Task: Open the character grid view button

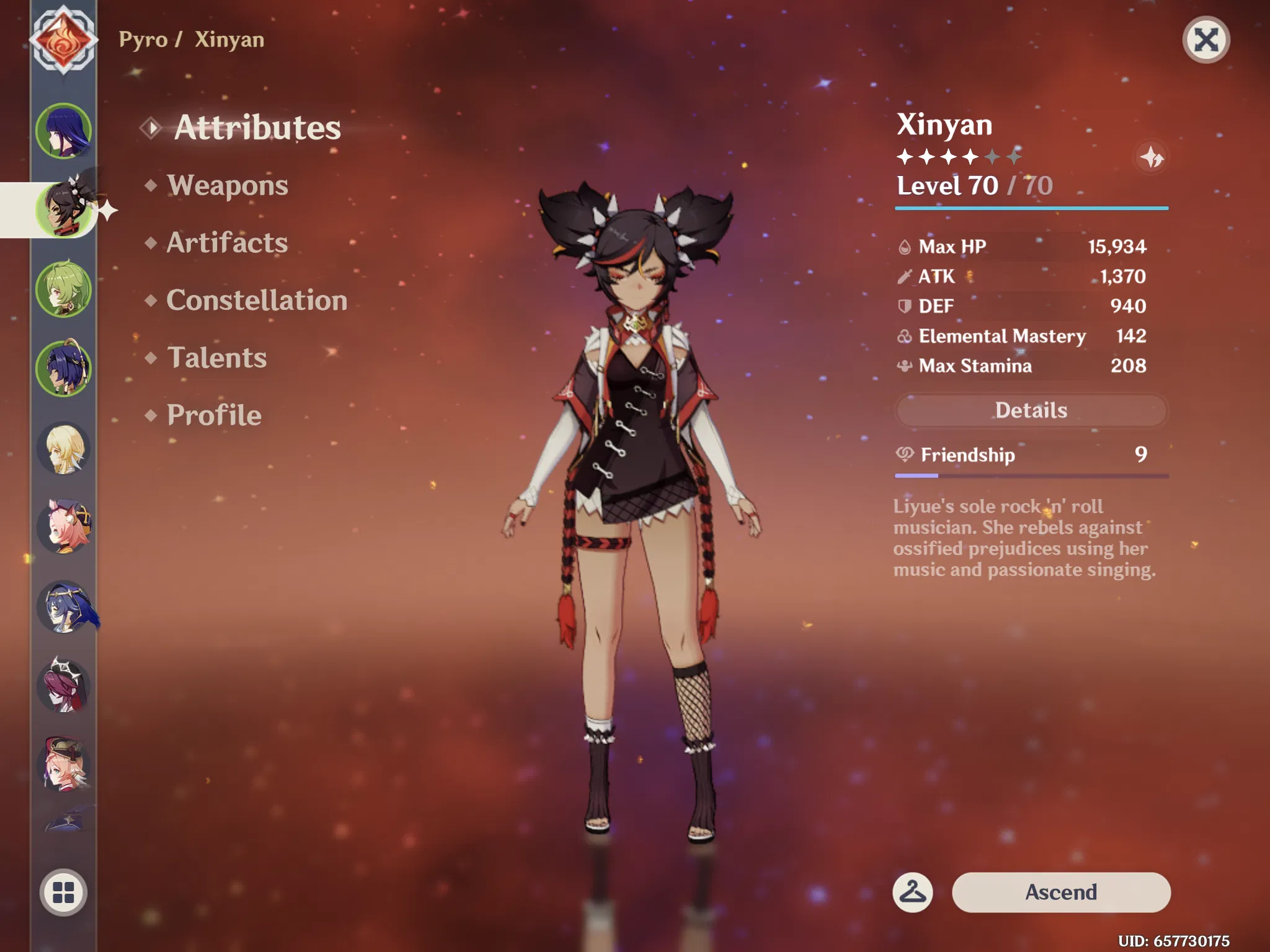Action: 63,892
